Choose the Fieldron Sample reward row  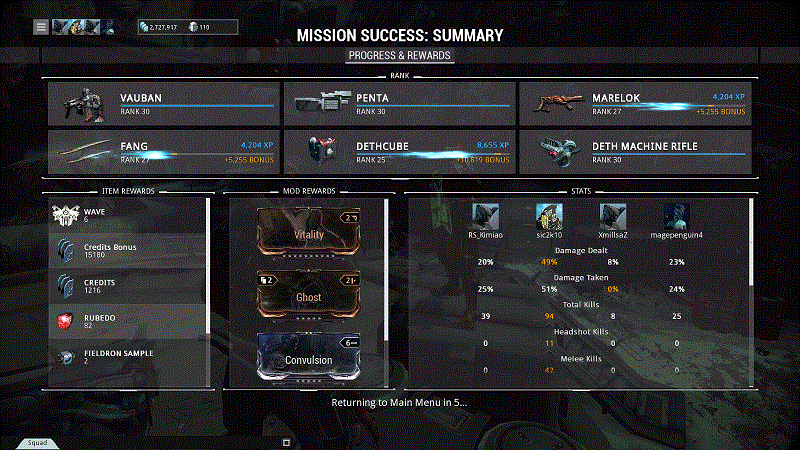pyautogui.click(x=128, y=356)
